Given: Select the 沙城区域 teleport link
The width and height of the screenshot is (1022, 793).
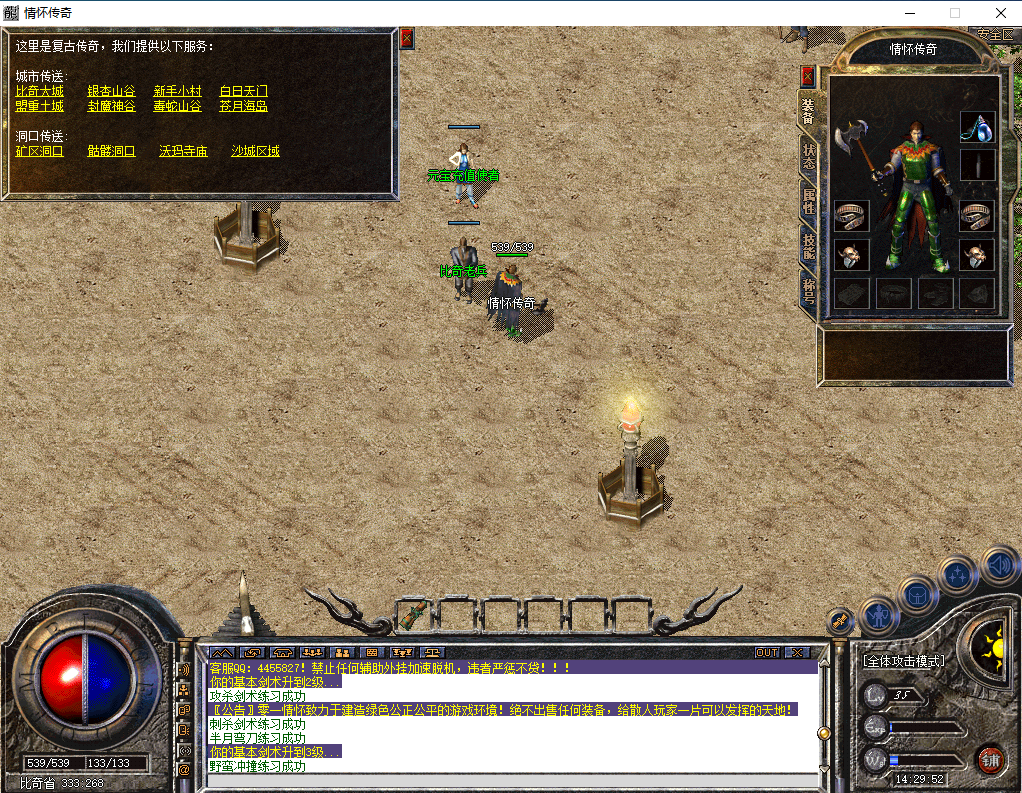Looking at the screenshot, I should pyautogui.click(x=255, y=152).
